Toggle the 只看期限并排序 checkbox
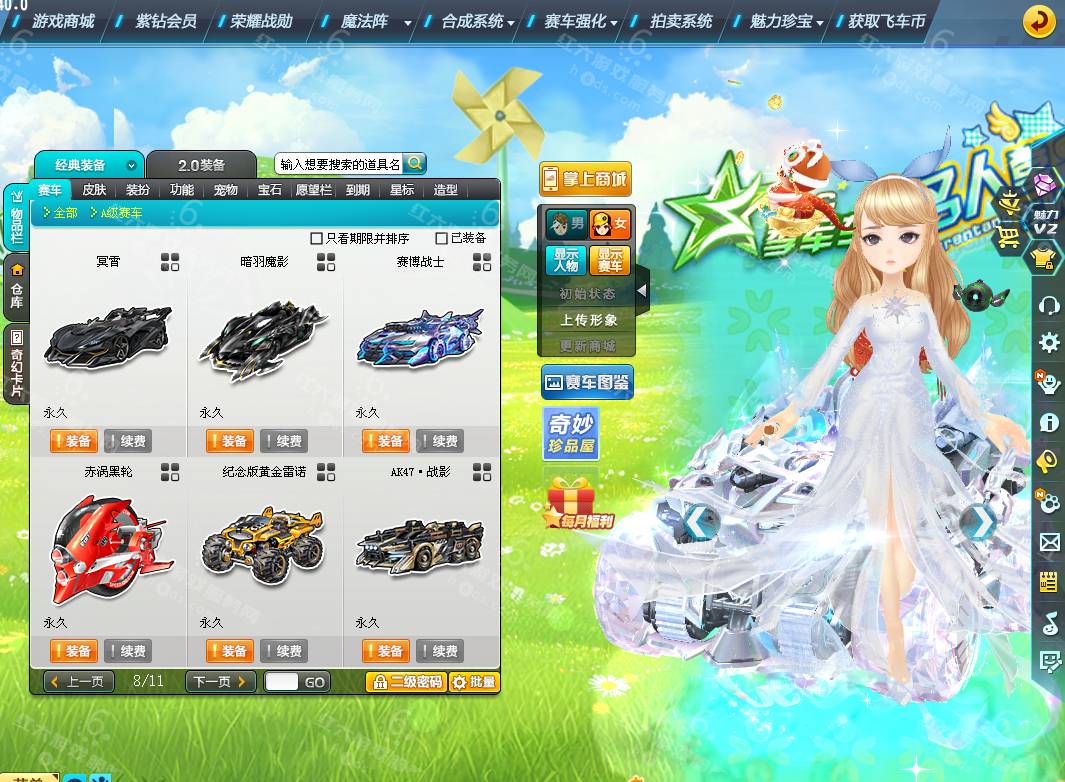The width and height of the screenshot is (1065, 782). point(317,239)
